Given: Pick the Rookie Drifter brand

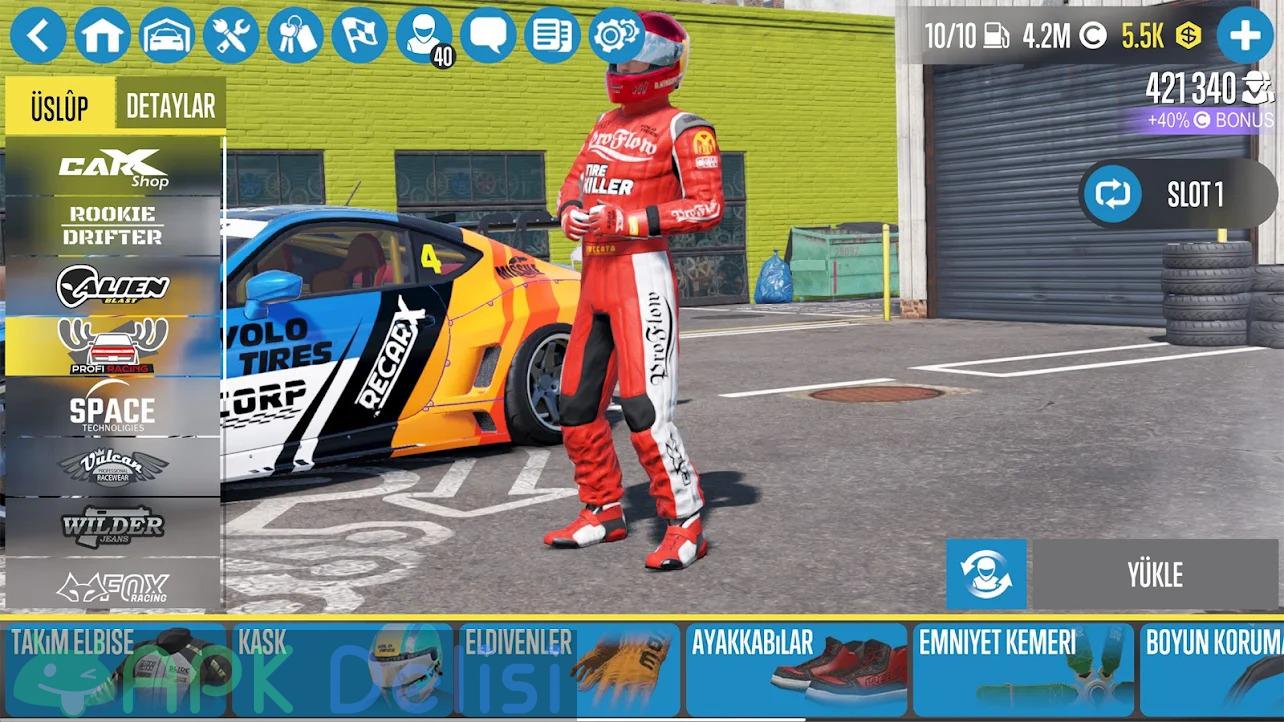Looking at the screenshot, I should (113, 226).
